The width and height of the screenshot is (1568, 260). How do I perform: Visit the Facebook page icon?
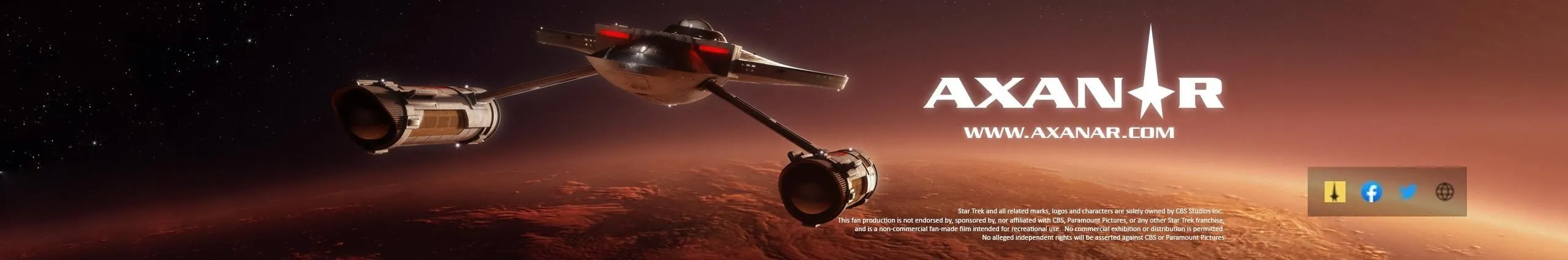coord(1371,192)
